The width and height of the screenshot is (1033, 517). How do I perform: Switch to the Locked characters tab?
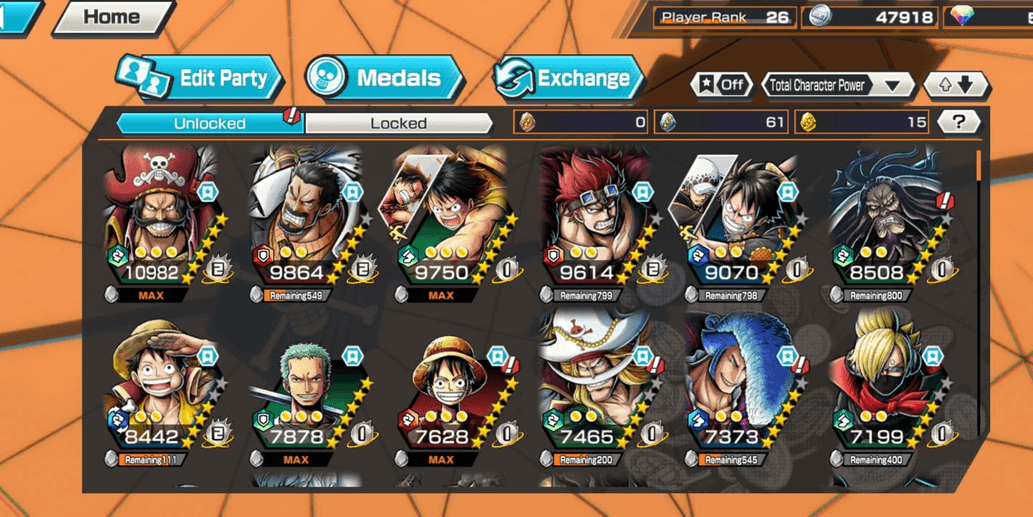tap(398, 123)
